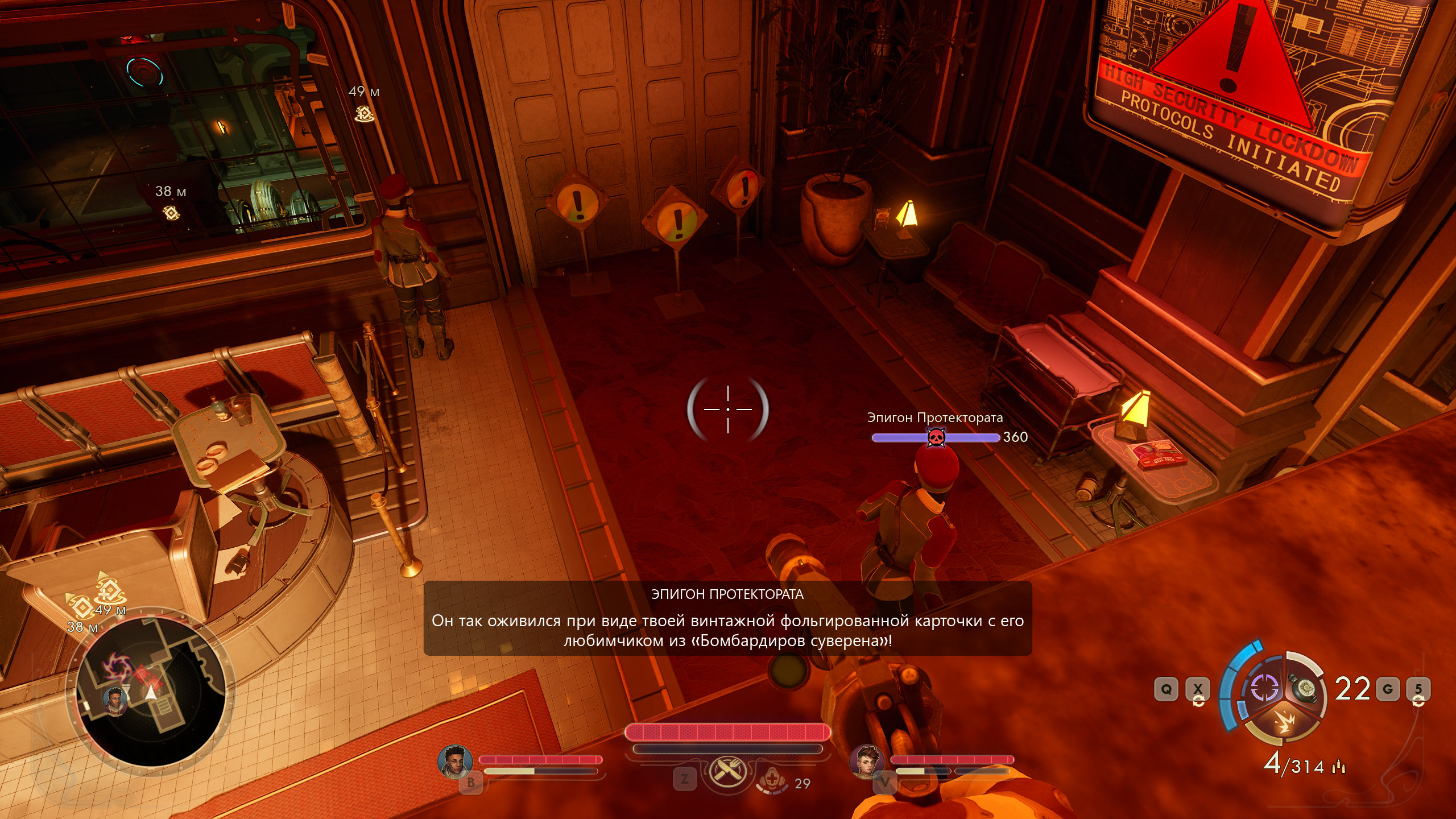The height and width of the screenshot is (819, 1456).
Task: Activate the medical inhaler icon
Action: tap(772, 780)
